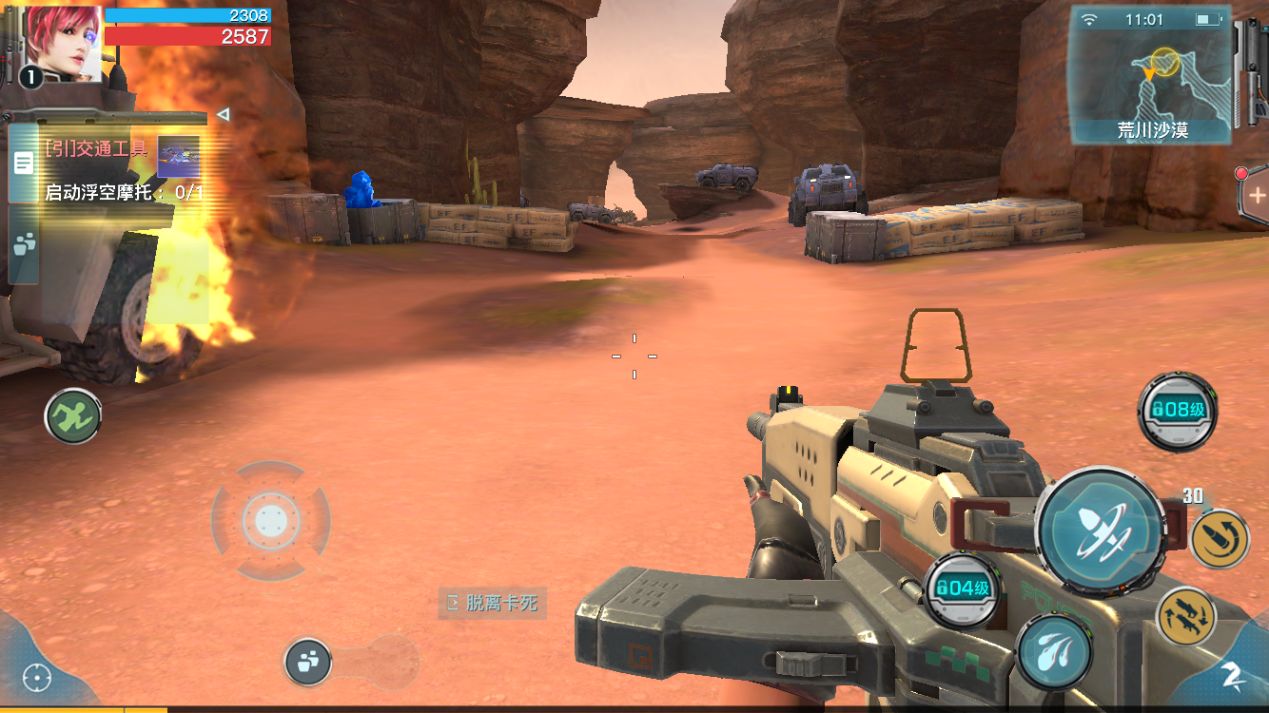Open the 荒川沙漠 minimap

click(x=1150, y=75)
